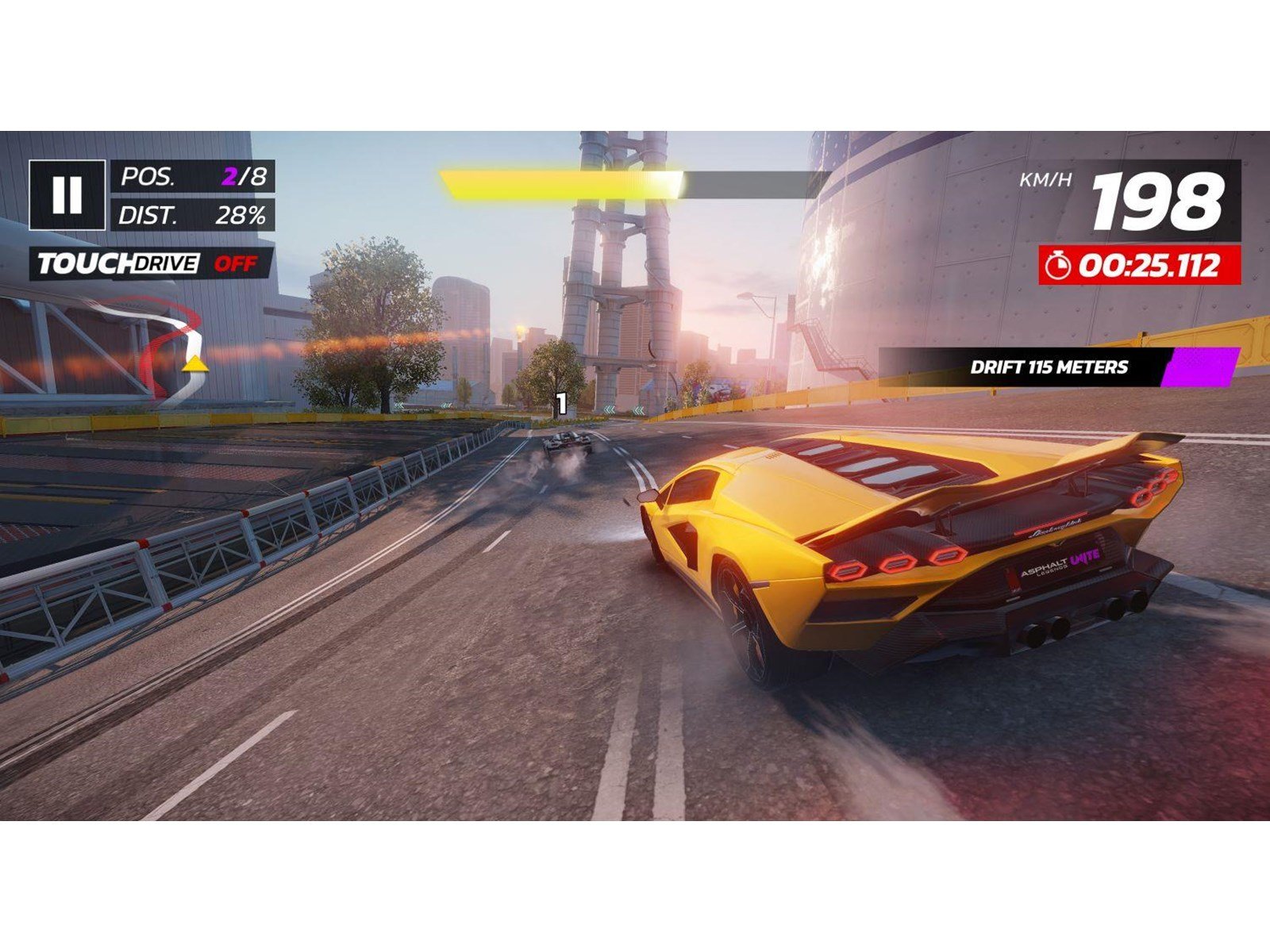Click the pause icon in top-left corner
1270x952 pixels.
point(68,194)
